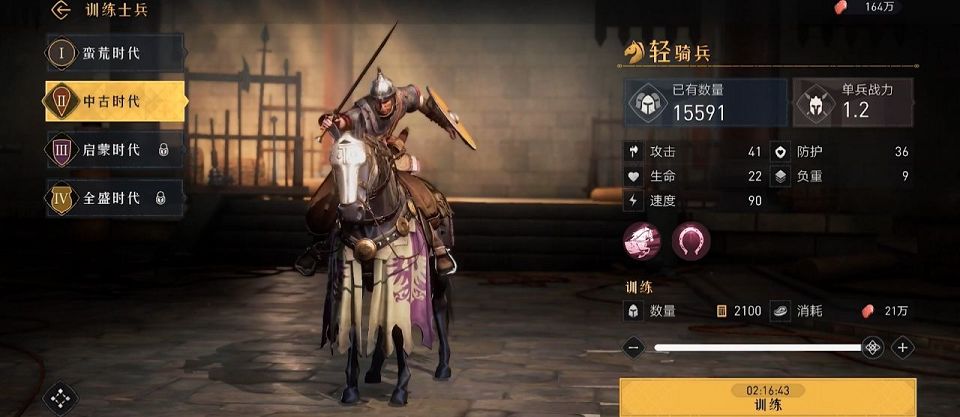Edit the 2100 training quantity field
The image size is (960, 417).
[740, 311]
